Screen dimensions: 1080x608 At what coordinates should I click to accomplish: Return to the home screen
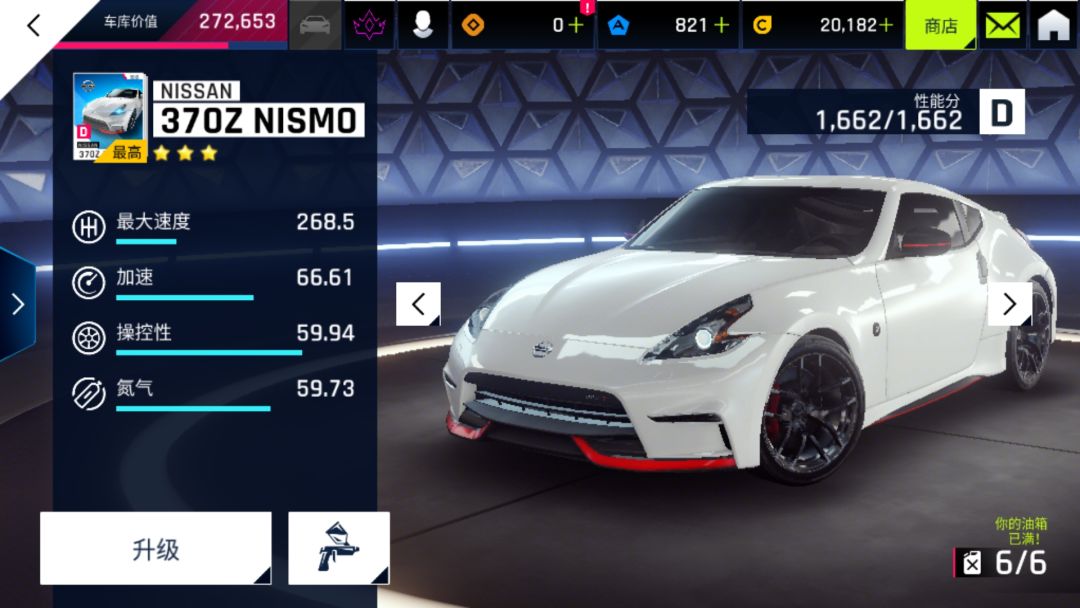1053,25
